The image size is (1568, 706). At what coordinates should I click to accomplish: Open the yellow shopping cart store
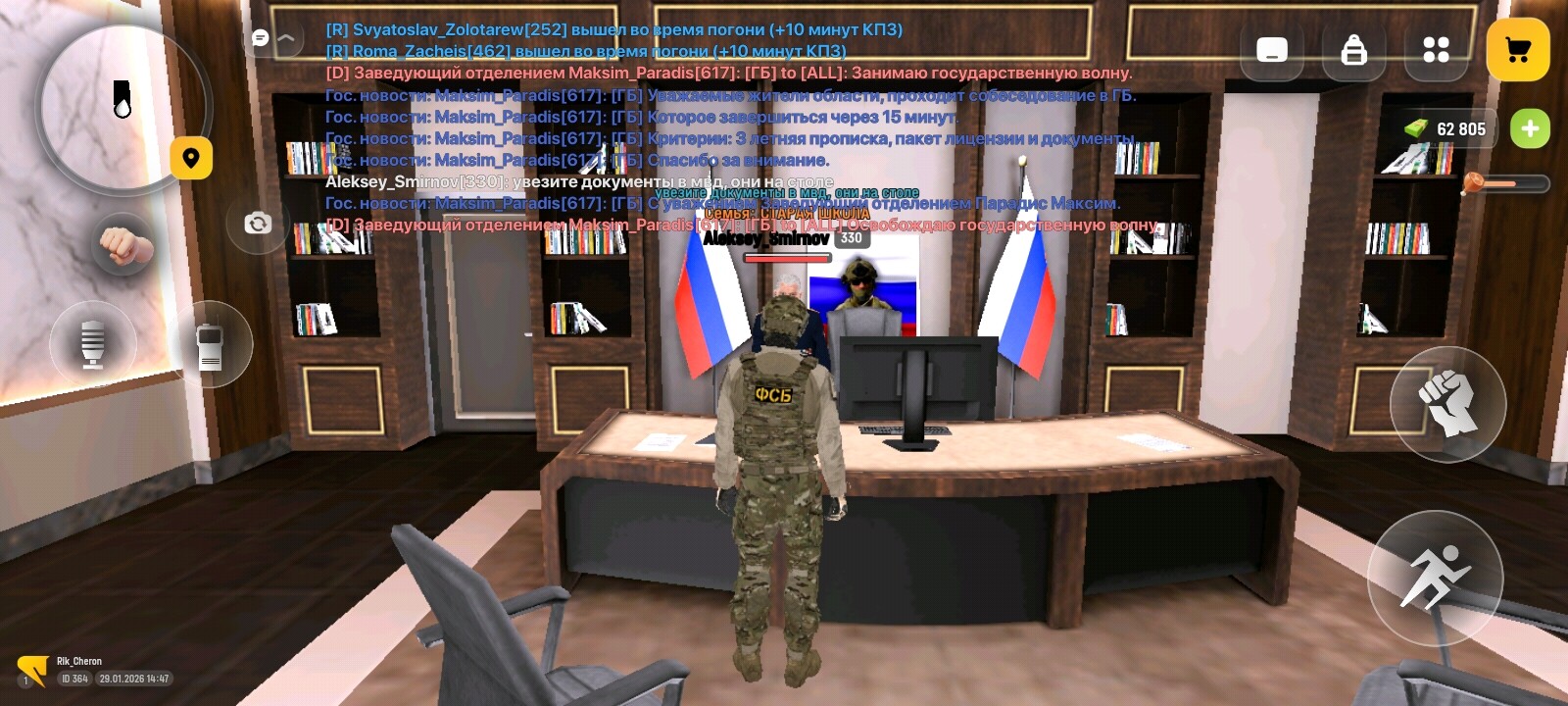pyautogui.click(x=1518, y=47)
